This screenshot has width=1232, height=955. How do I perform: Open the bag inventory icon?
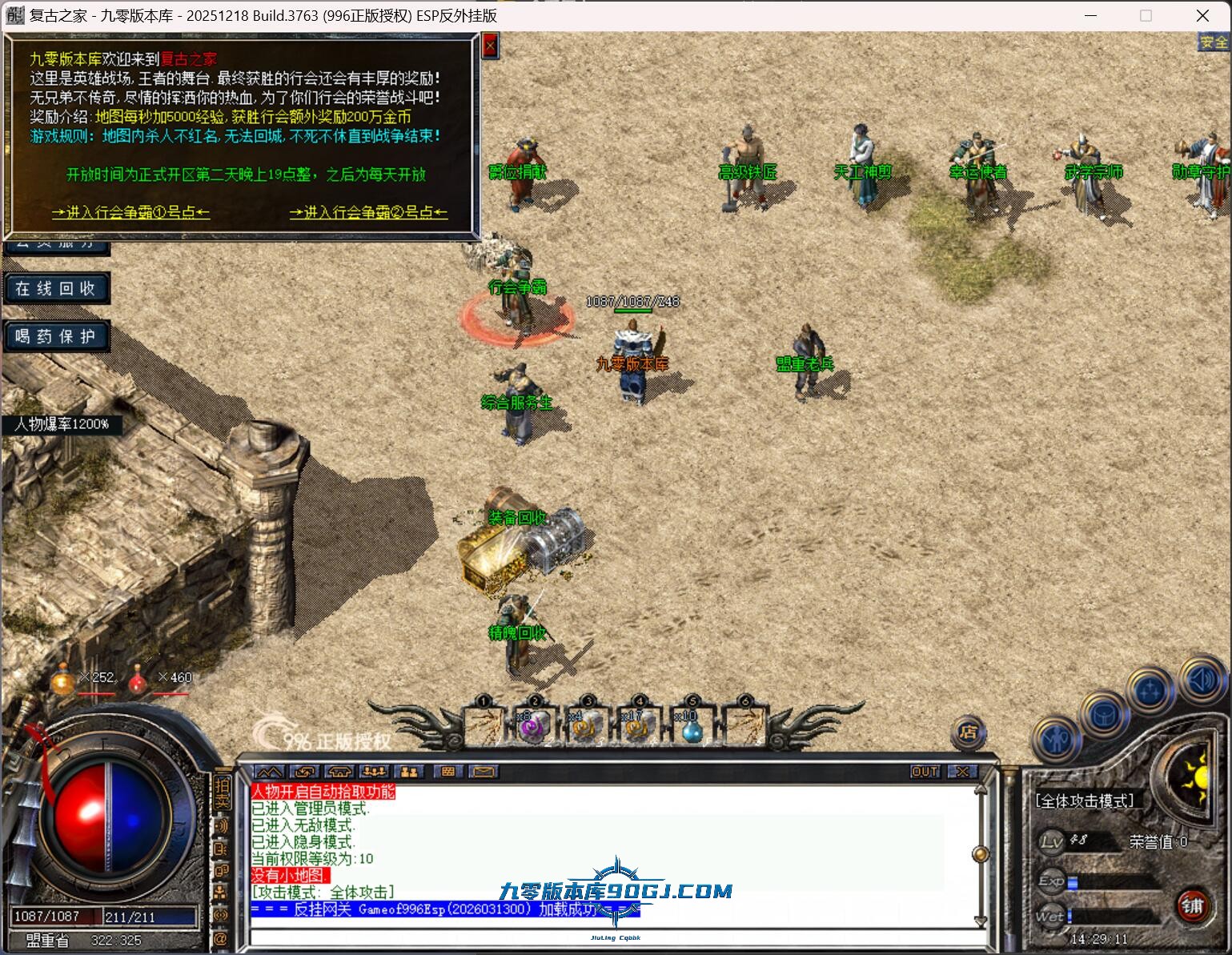click(x=1104, y=715)
